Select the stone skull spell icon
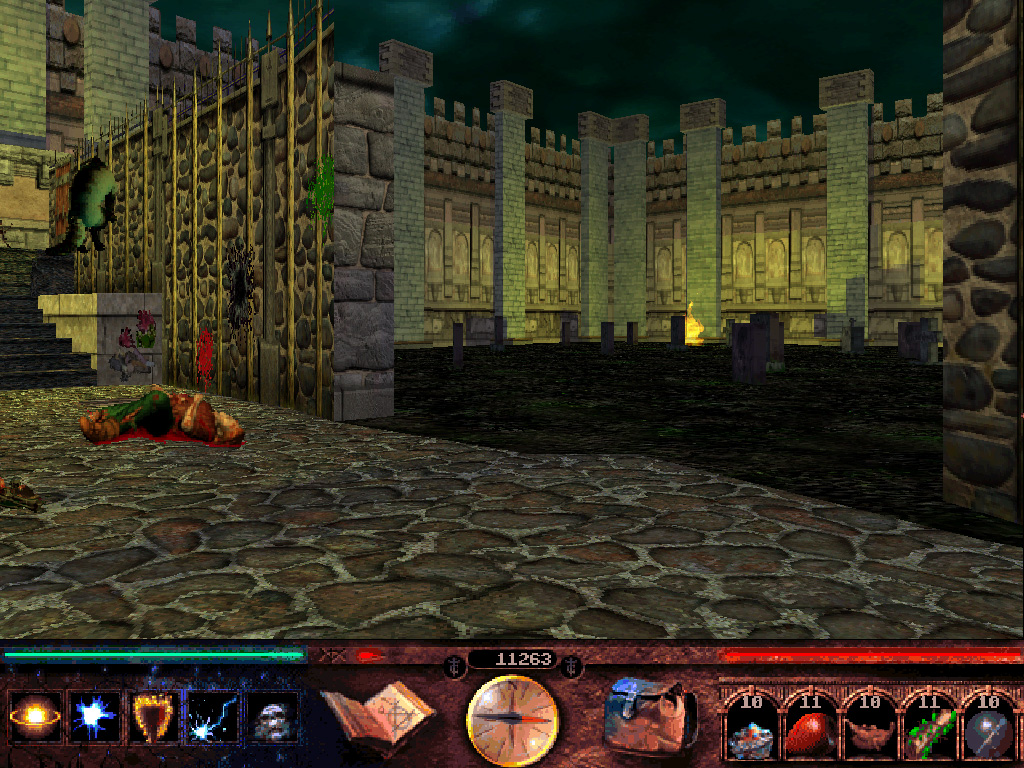 point(273,717)
